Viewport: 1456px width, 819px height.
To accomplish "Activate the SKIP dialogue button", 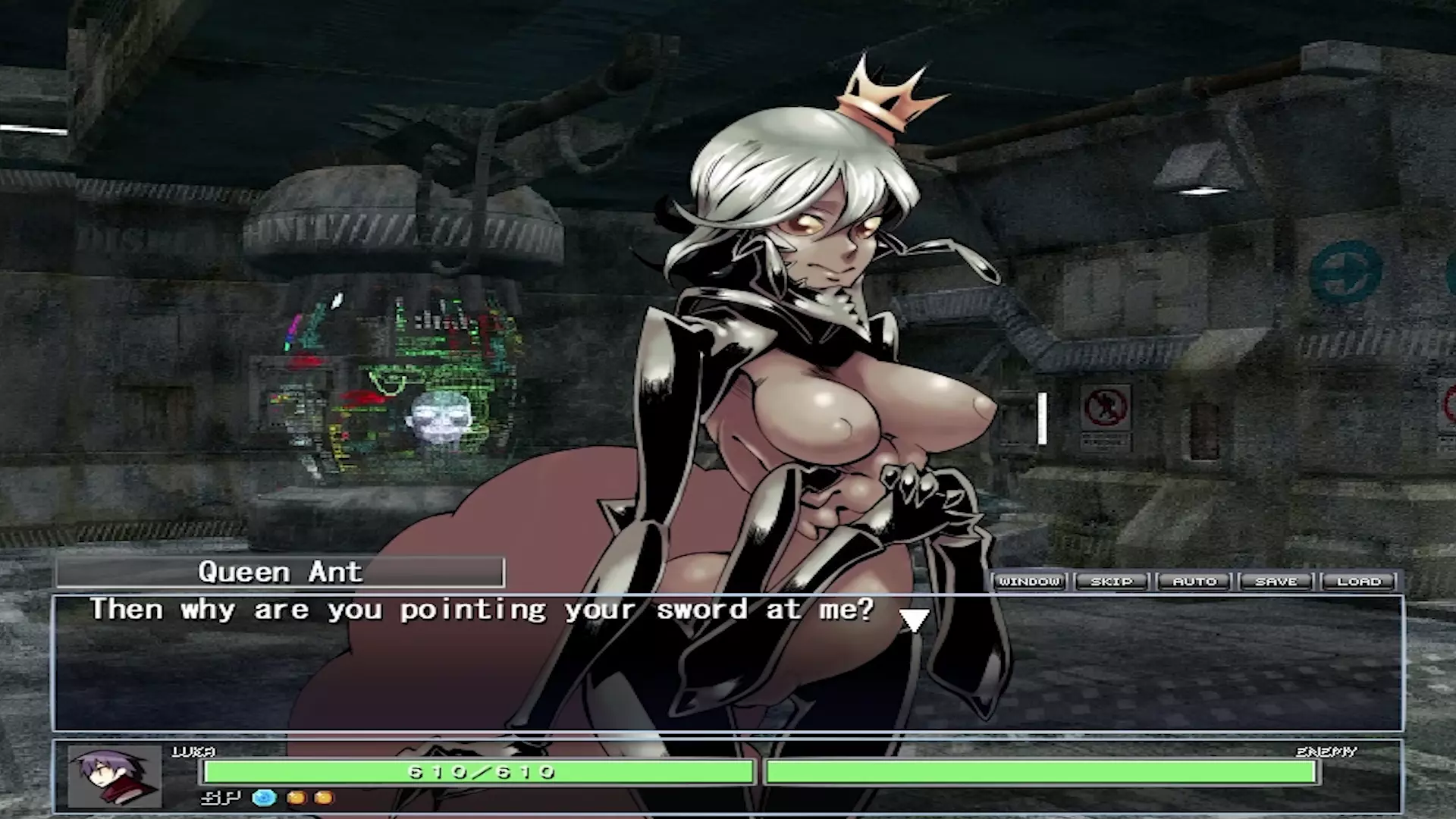I will [x=1112, y=582].
